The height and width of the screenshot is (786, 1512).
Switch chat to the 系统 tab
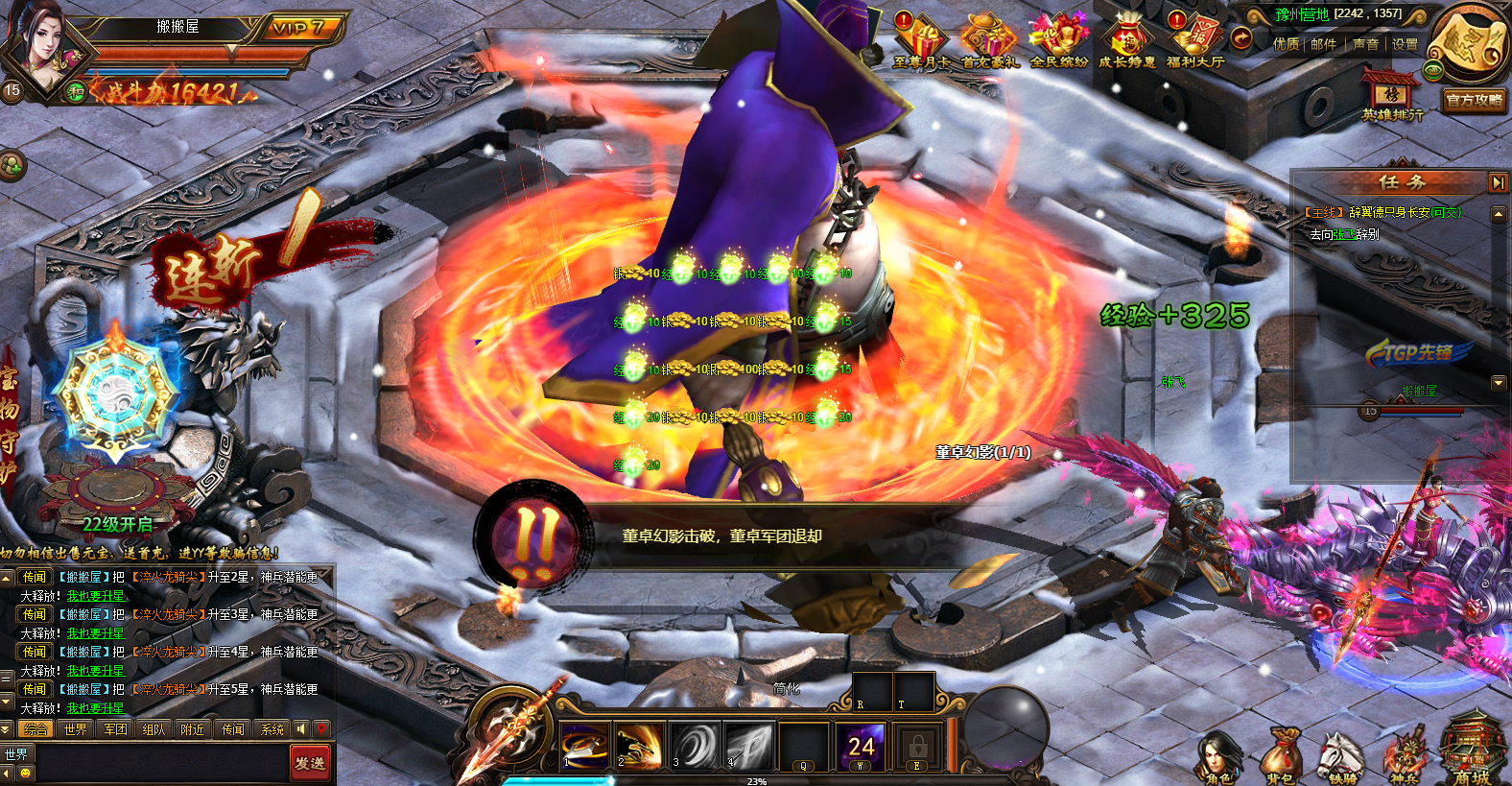click(x=272, y=729)
